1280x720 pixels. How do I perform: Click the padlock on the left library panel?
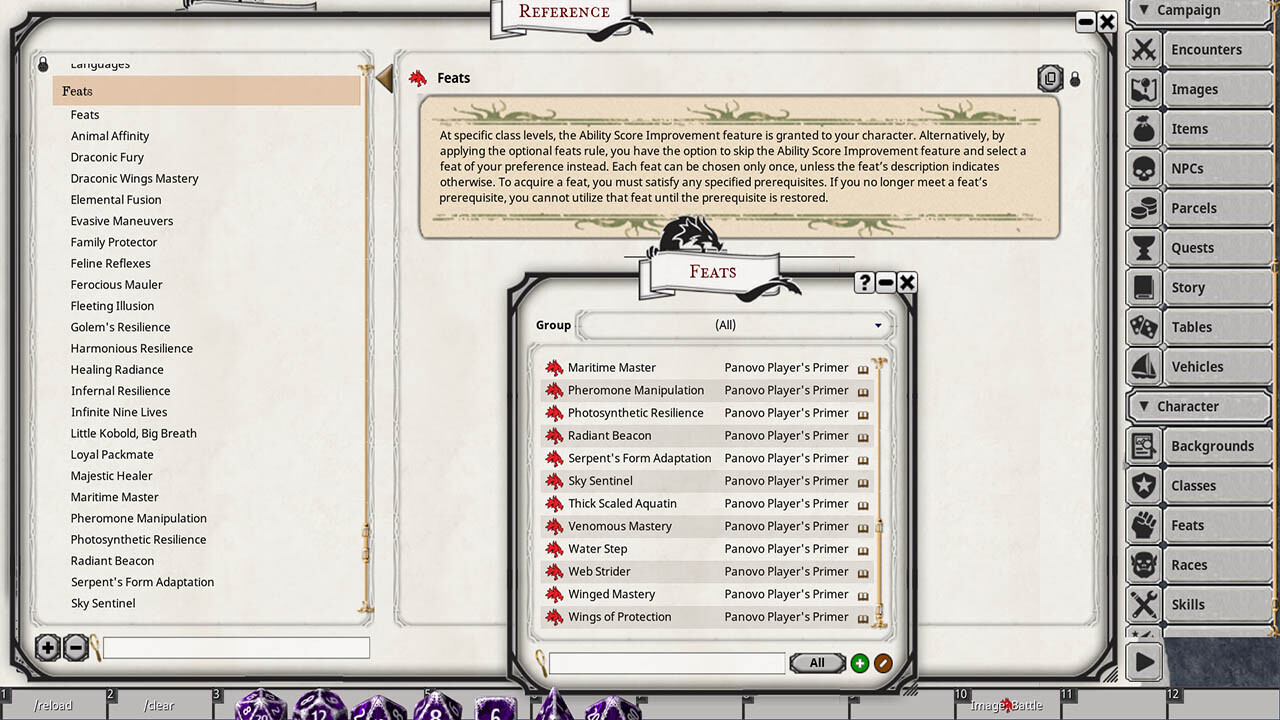42,62
